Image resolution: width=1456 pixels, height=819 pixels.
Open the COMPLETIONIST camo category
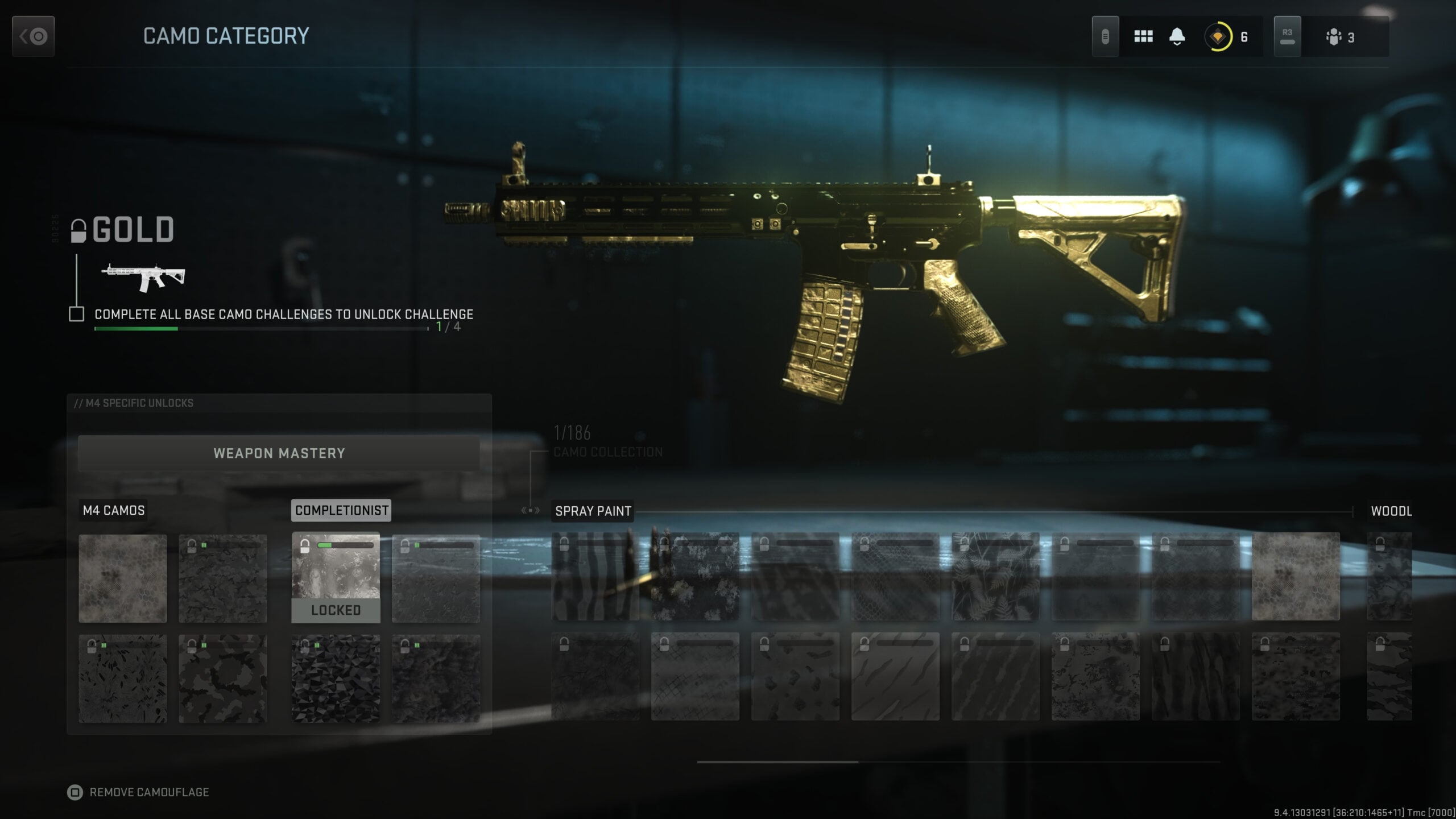coord(341,510)
